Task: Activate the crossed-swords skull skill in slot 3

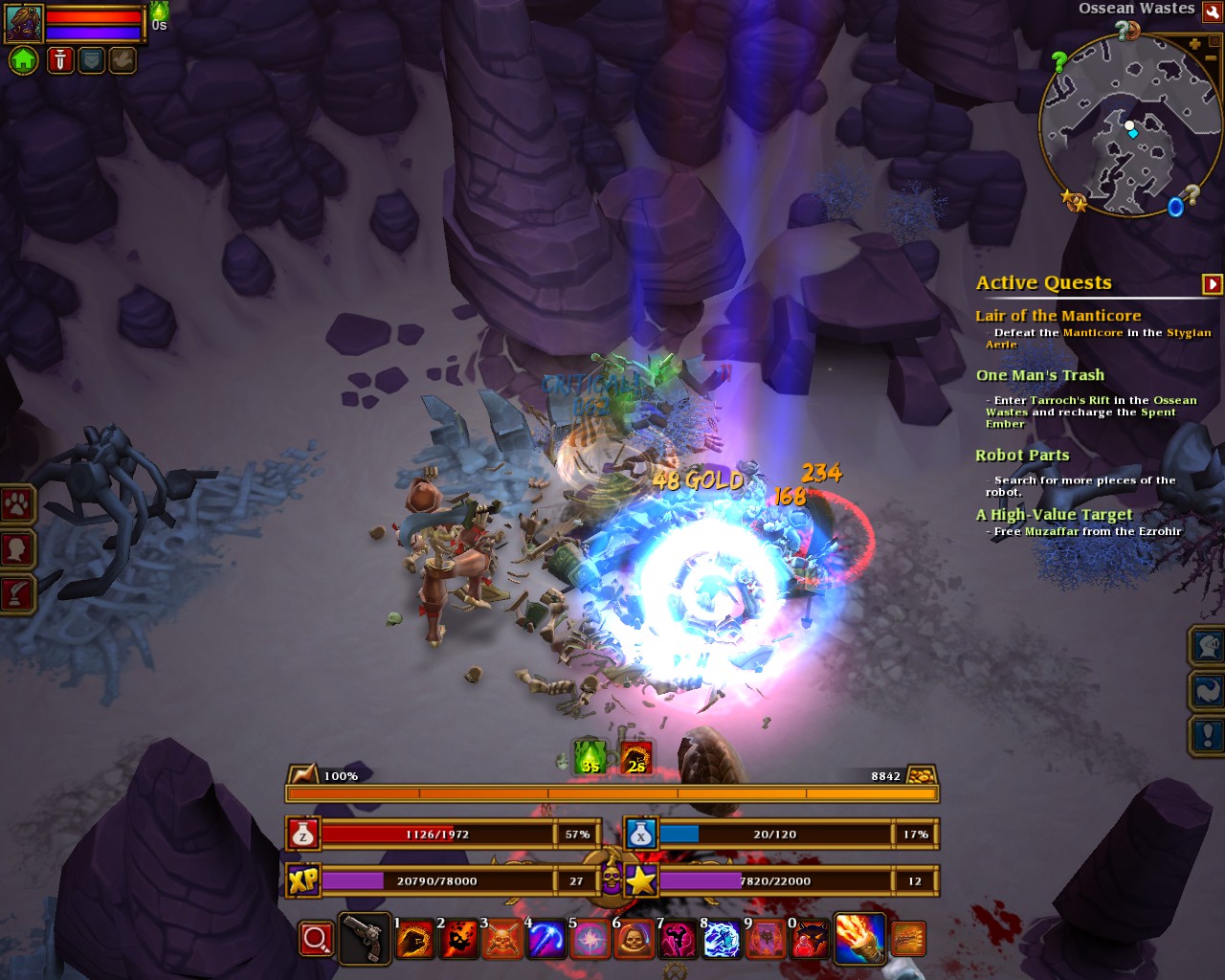Action: (x=501, y=940)
